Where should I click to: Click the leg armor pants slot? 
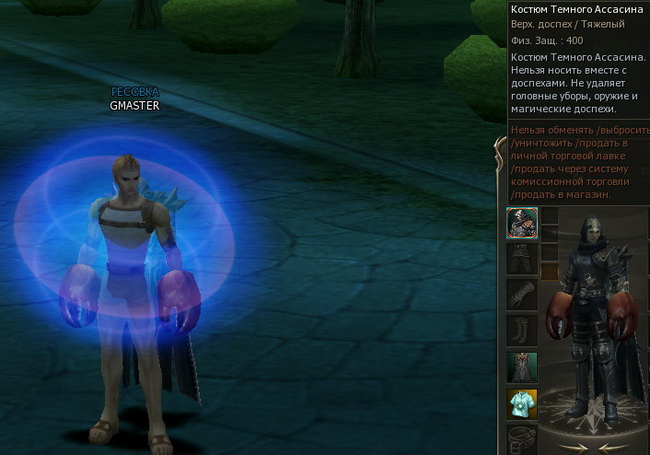[x=522, y=259]
